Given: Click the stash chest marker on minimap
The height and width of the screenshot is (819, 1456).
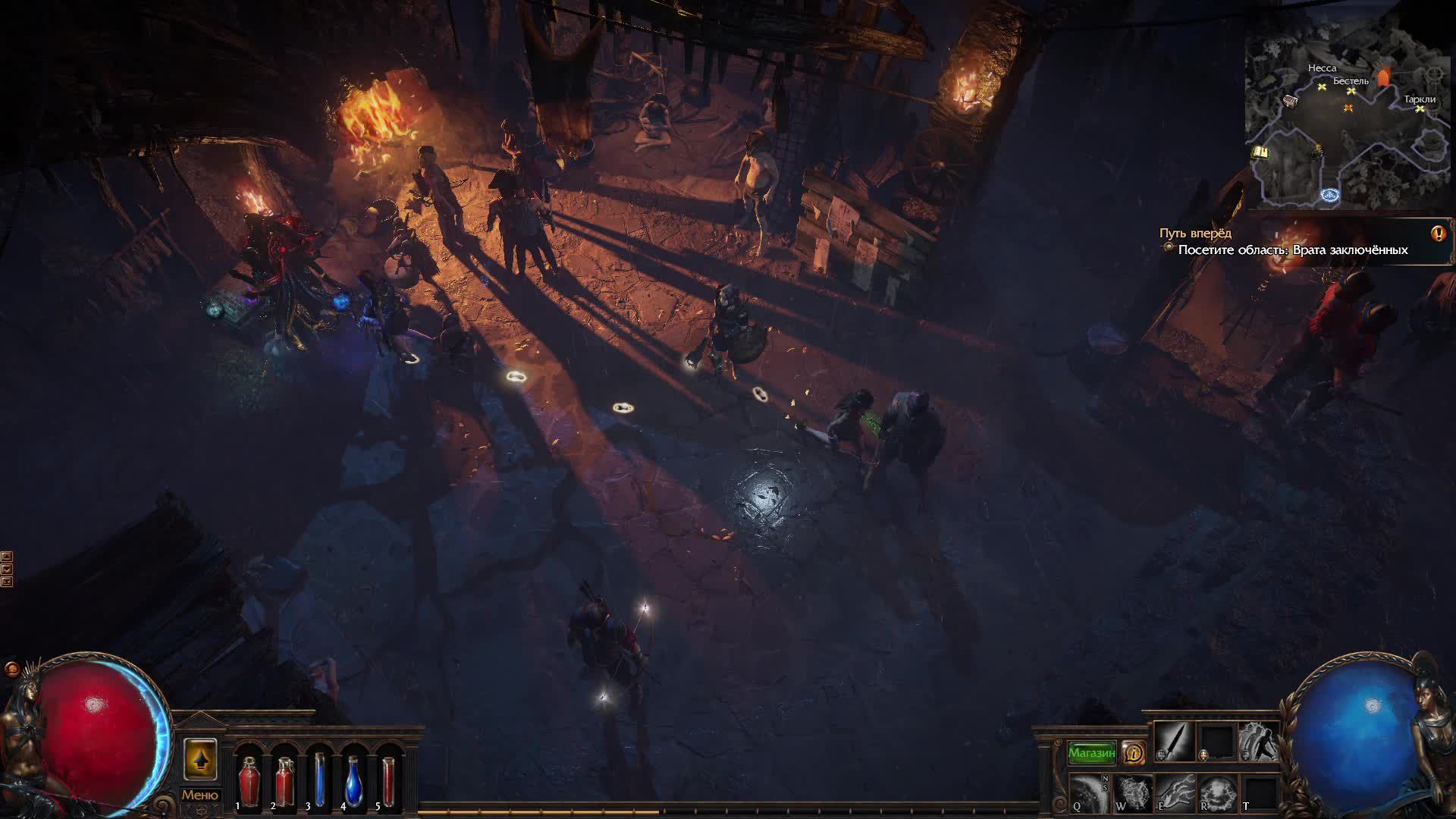Looking at the screenshot, I should [x=1289, y=101].
